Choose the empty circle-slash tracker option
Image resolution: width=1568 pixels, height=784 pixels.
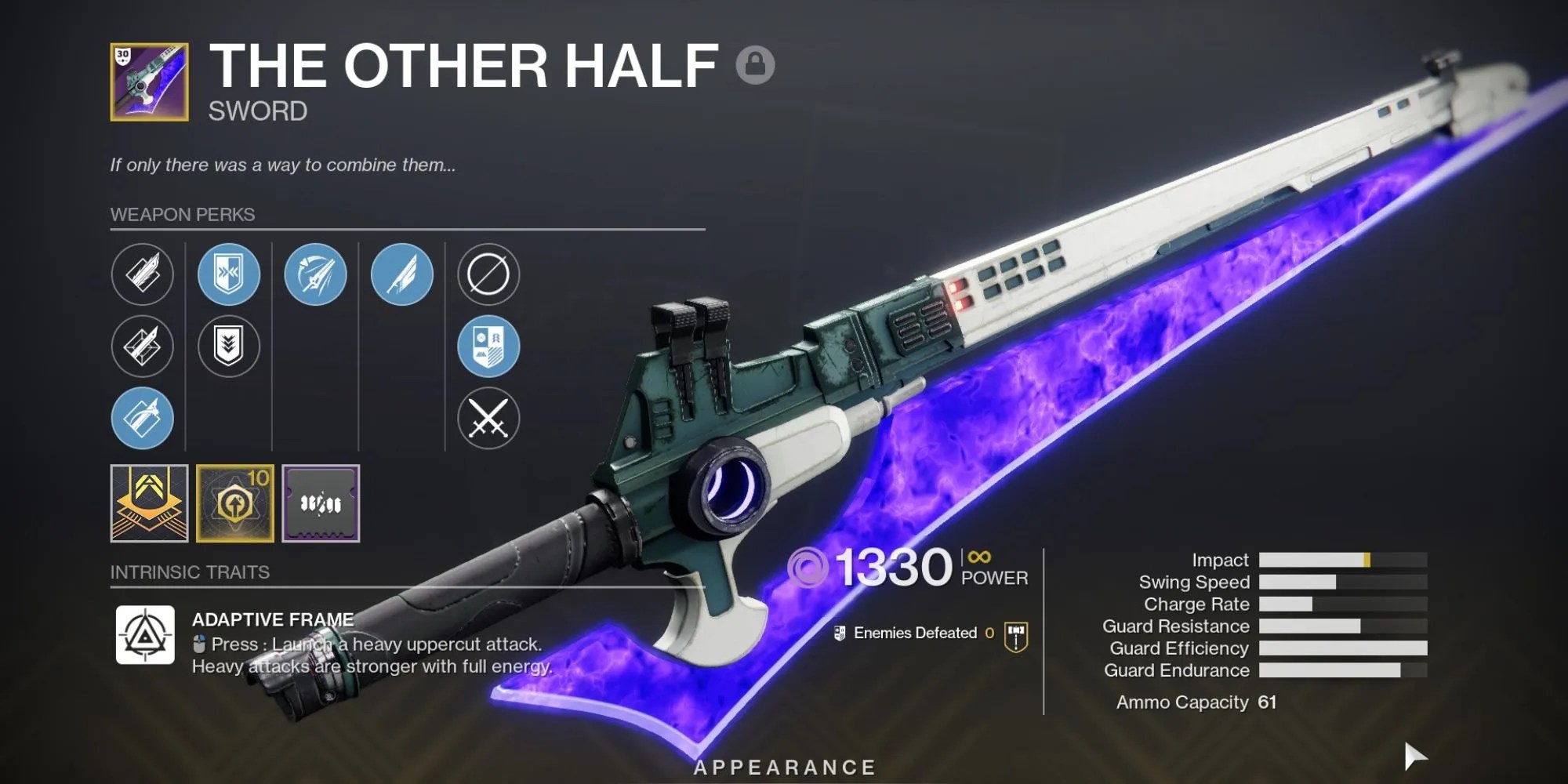488,274
